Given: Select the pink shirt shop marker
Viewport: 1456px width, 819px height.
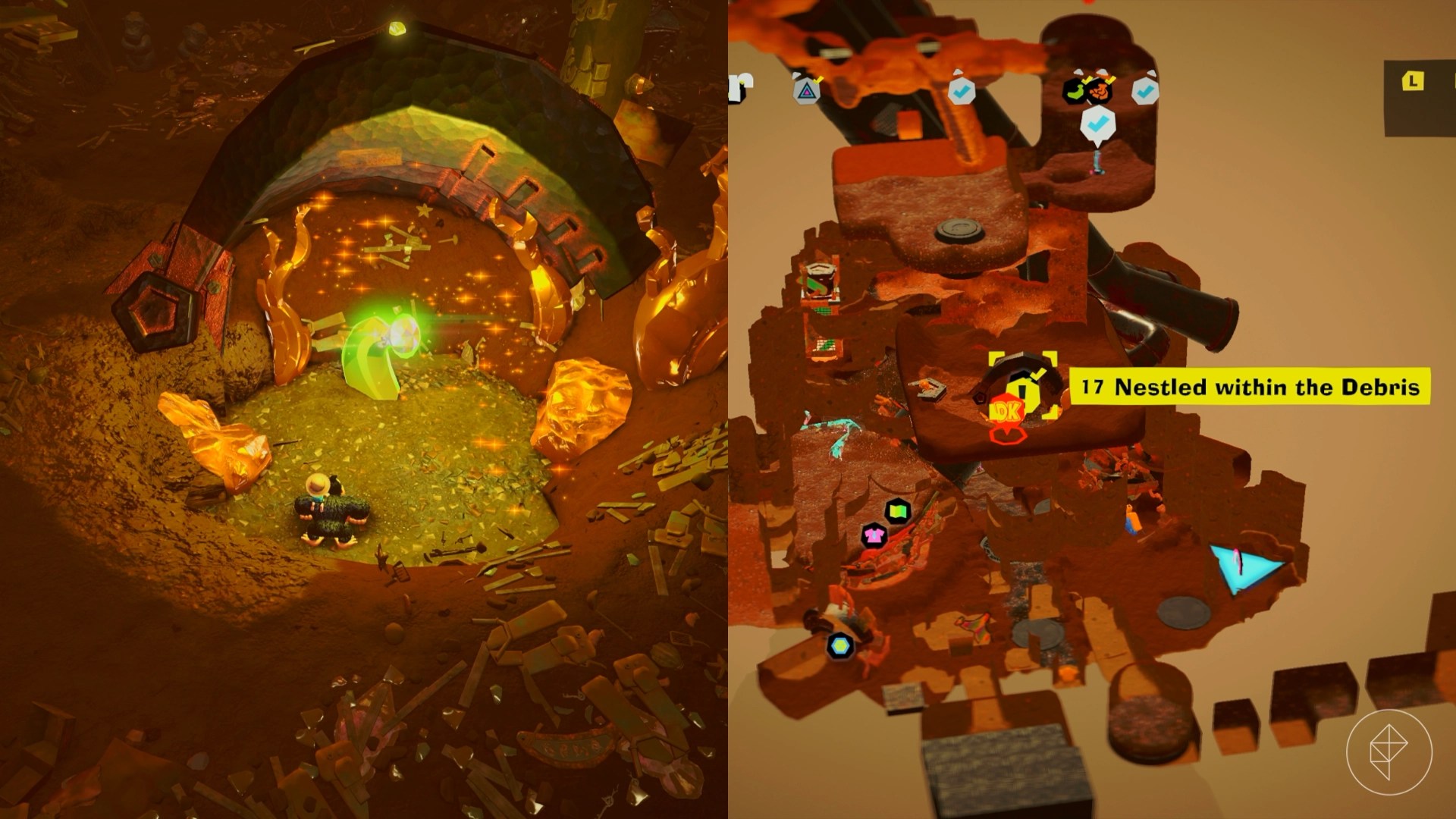Looking at the screenshot, I should pyautogui.click(x=874, y=535).
